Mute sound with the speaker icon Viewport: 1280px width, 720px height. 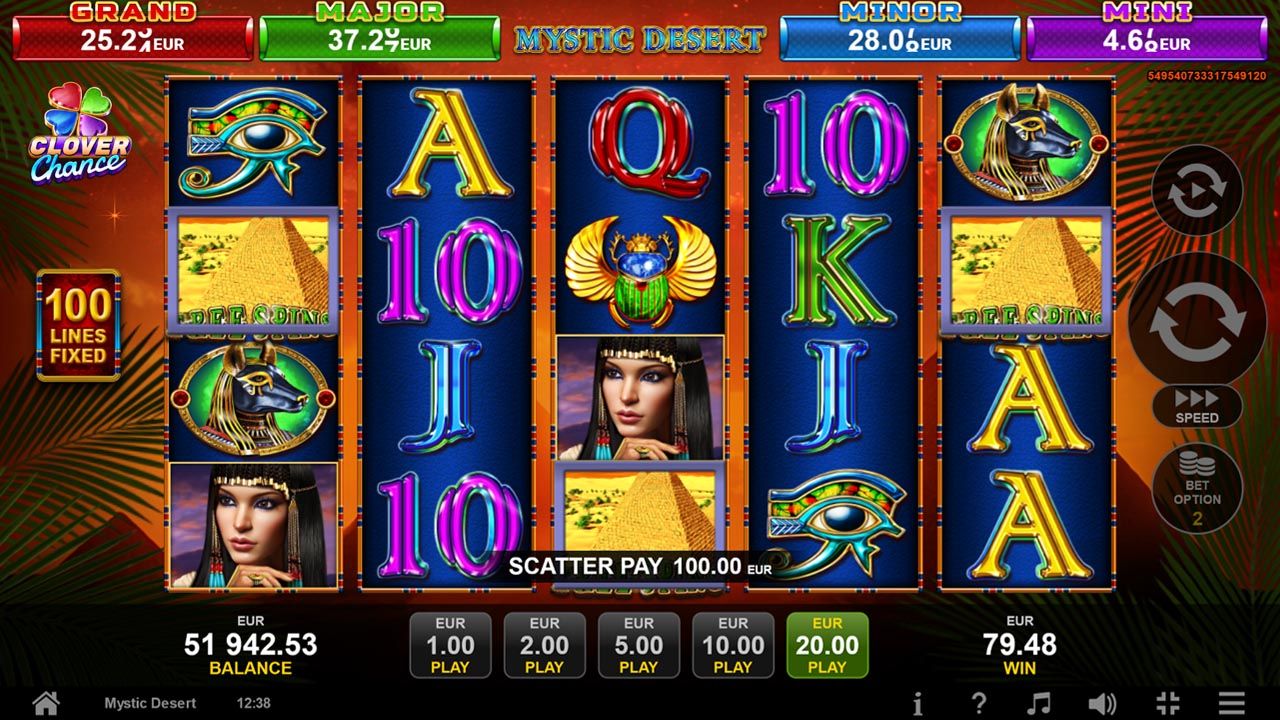point(1102,703)
